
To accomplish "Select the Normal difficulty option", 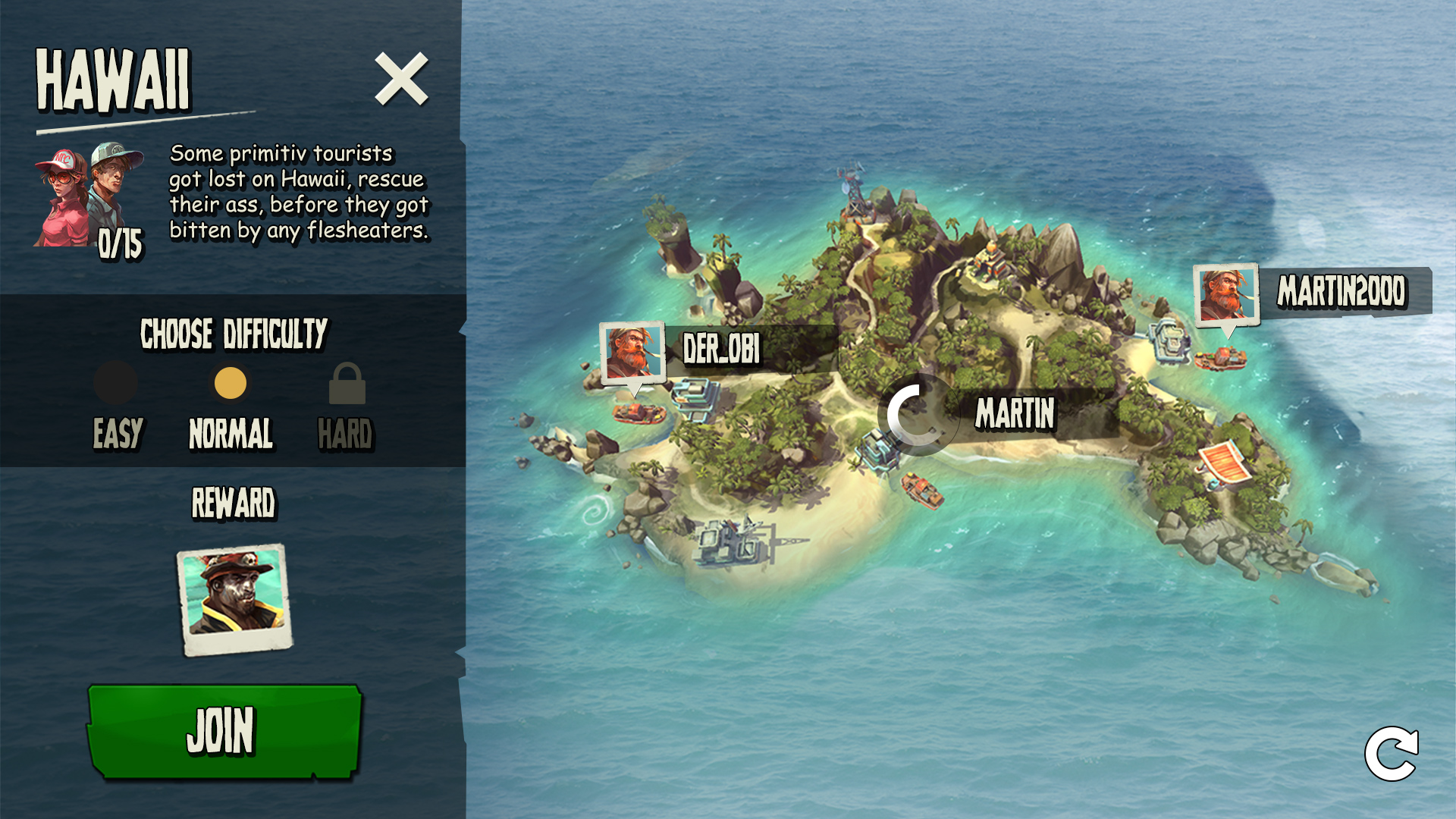I will (231, 383).
